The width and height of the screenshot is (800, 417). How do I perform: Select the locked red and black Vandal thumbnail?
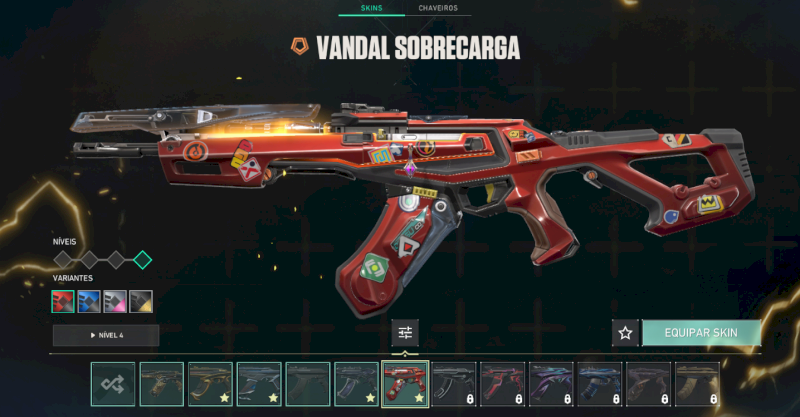pos(502,384)
